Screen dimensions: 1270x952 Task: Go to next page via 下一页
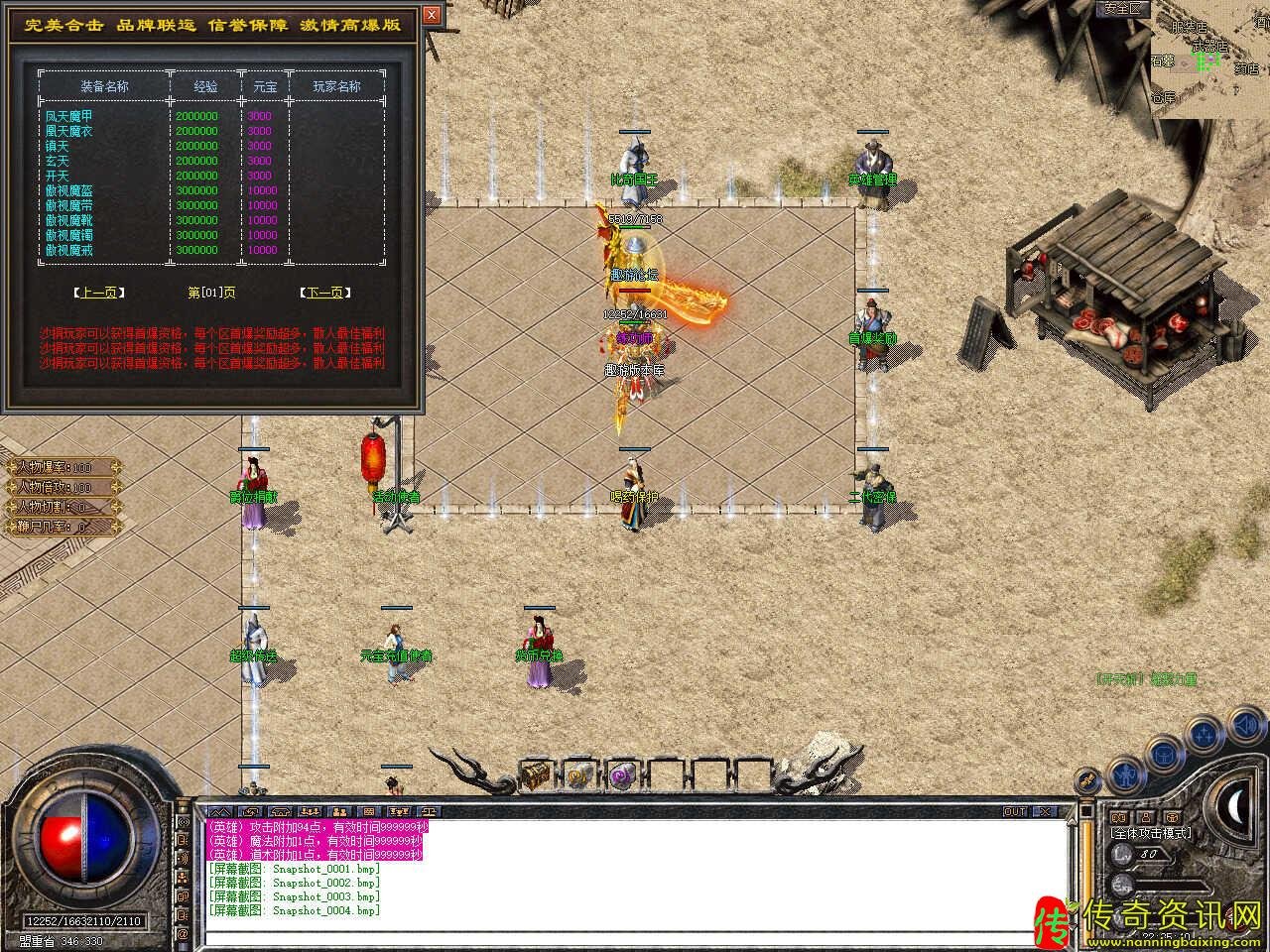point(325,293)
